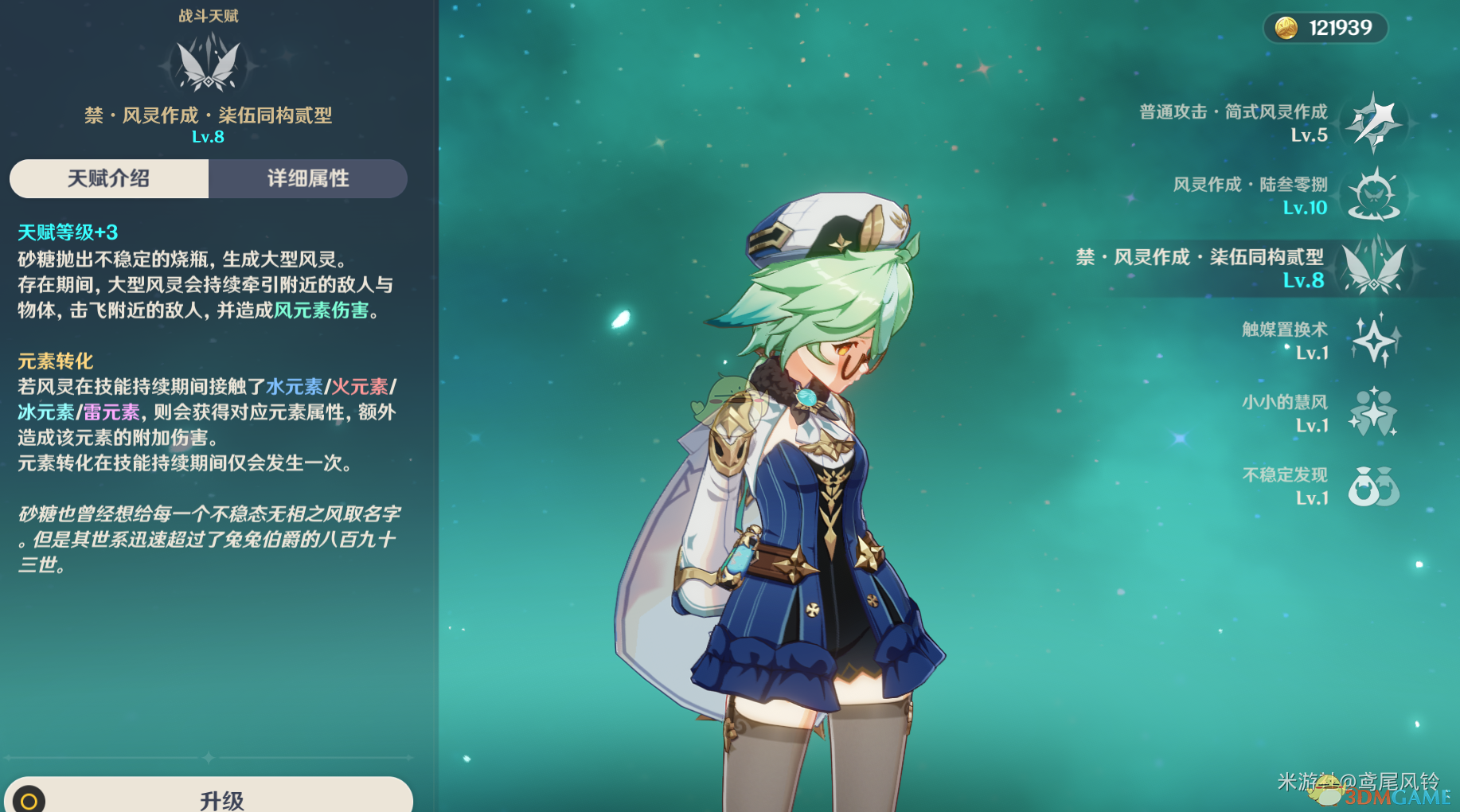
Task: Select 风灵作成·陆叁零捌 skill talent
Action: coord(1373,196)
